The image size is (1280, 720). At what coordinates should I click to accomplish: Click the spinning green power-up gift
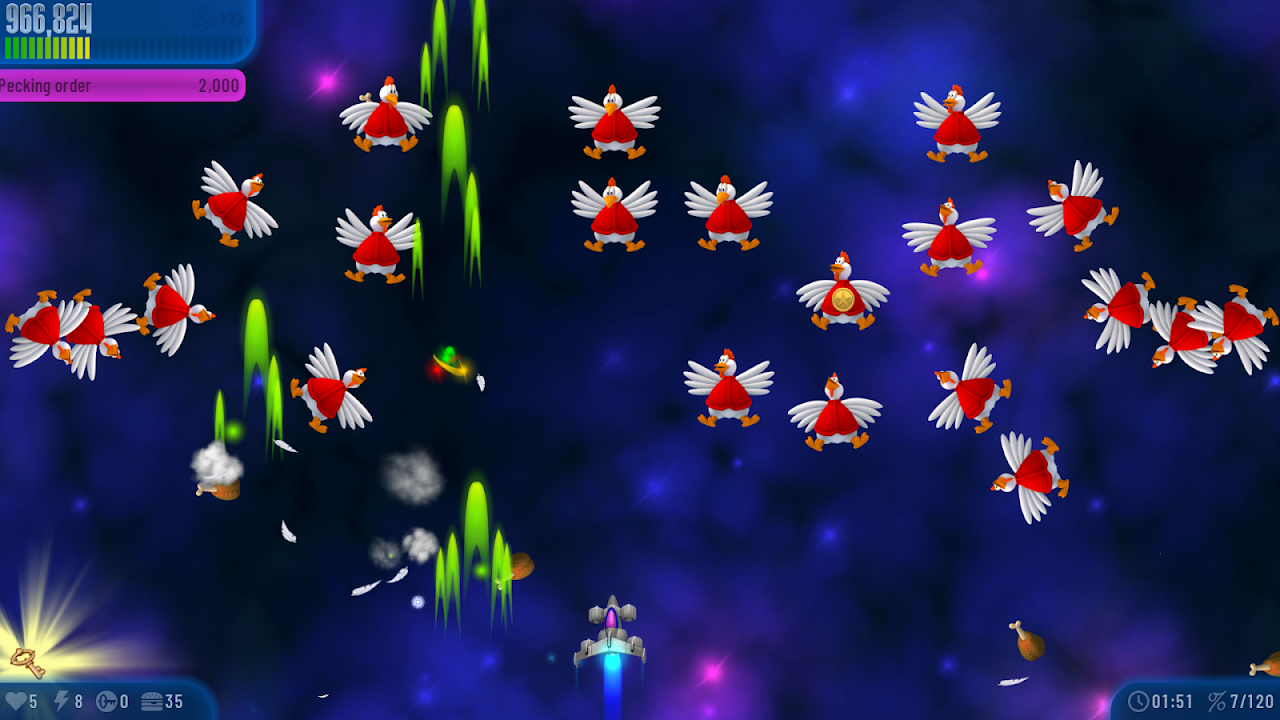pos(447,360)
